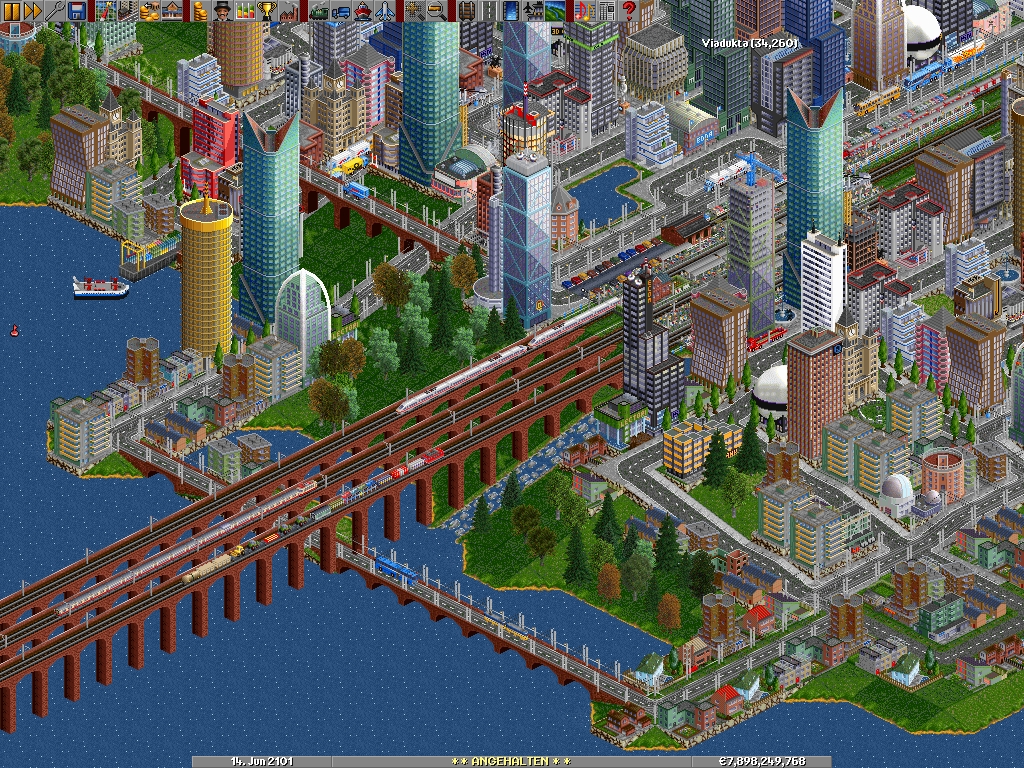Open the town directory
The width and height of the screenshot is (1024, 768).
click(129, 11)
